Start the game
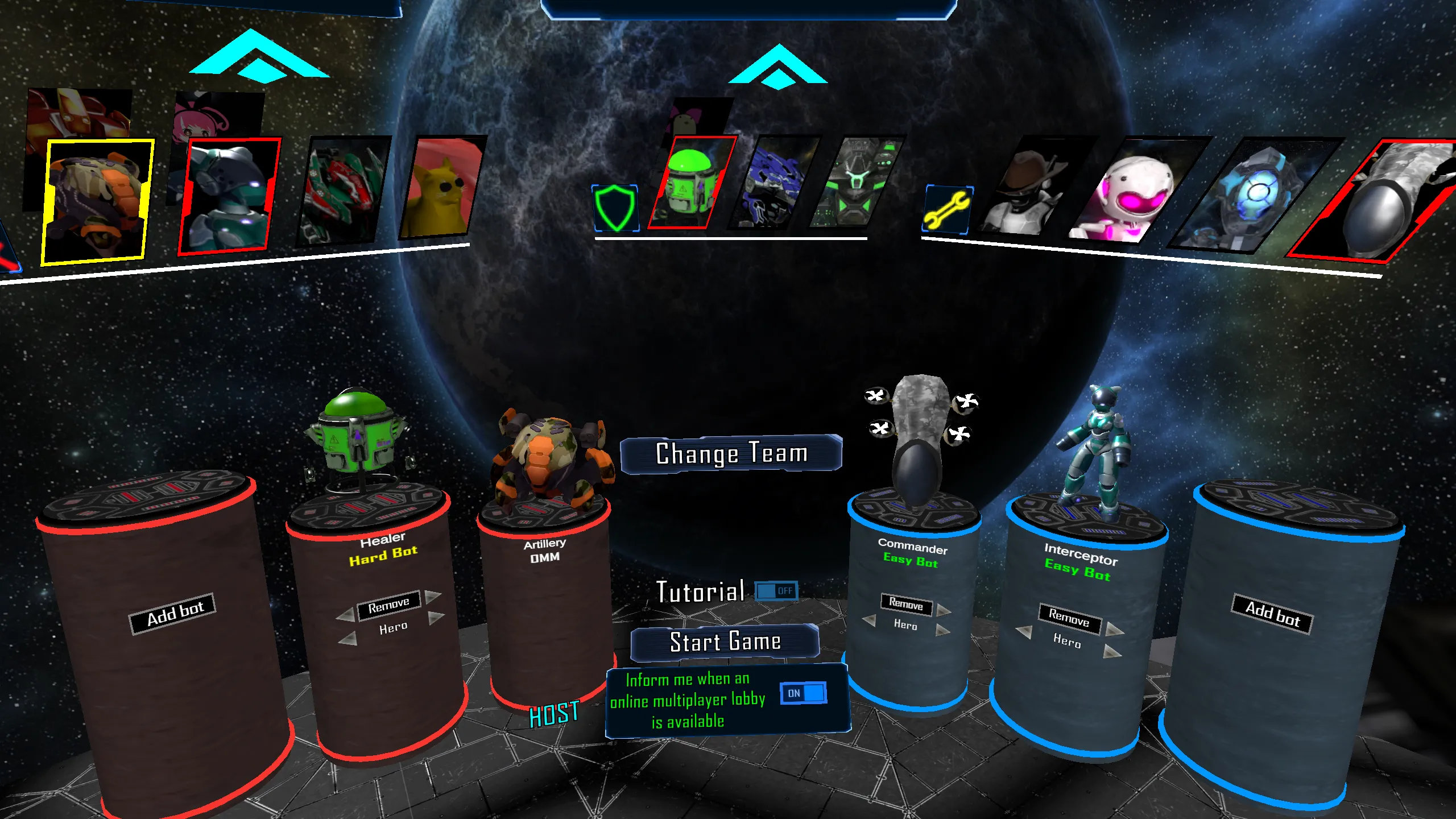 725,642
